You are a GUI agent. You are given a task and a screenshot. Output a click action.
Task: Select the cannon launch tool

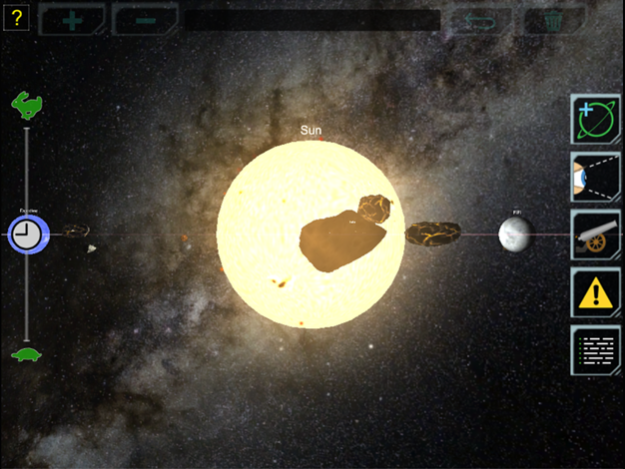pos(596,235)
